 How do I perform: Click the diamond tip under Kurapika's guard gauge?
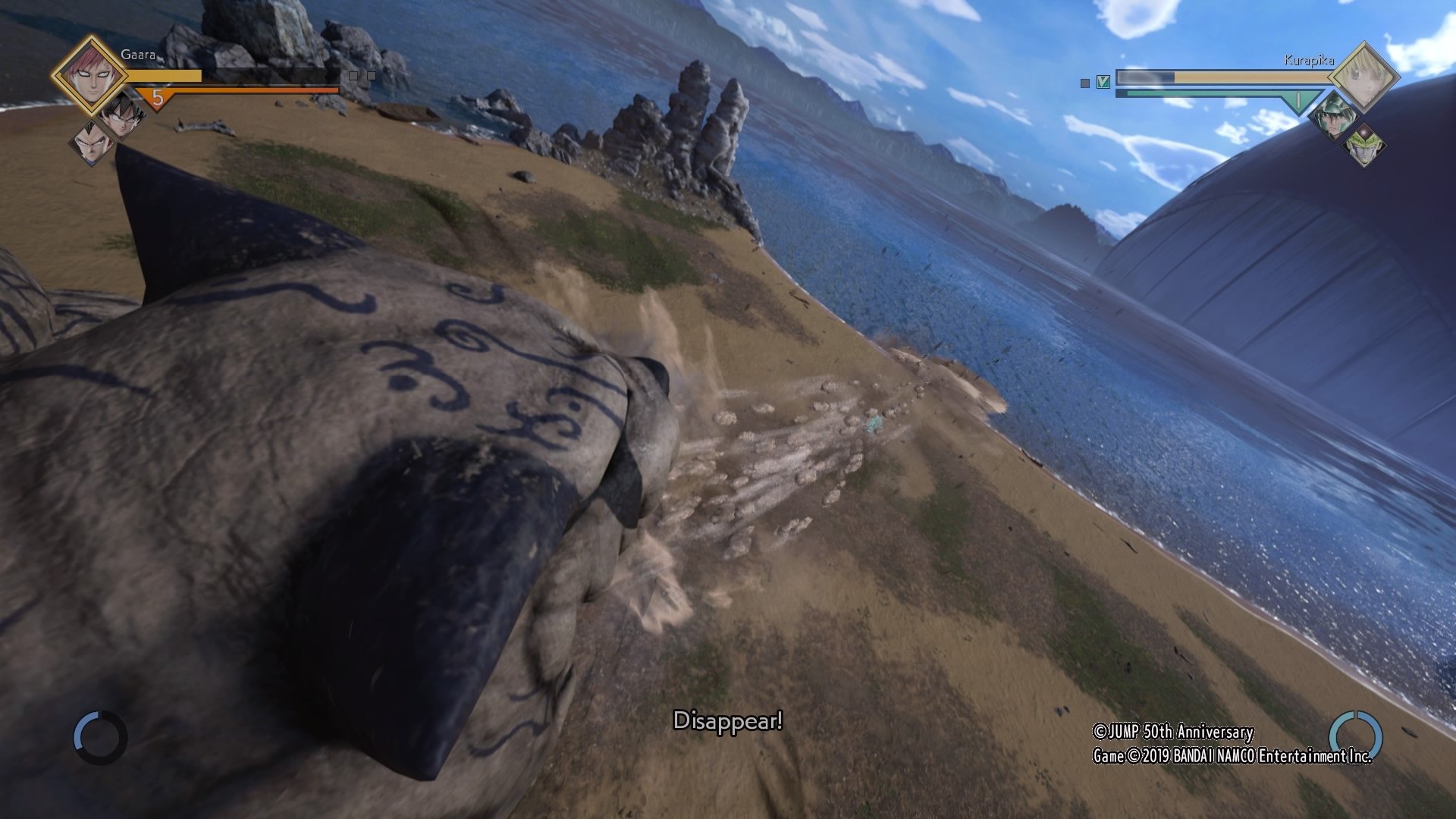point(1301,115)
